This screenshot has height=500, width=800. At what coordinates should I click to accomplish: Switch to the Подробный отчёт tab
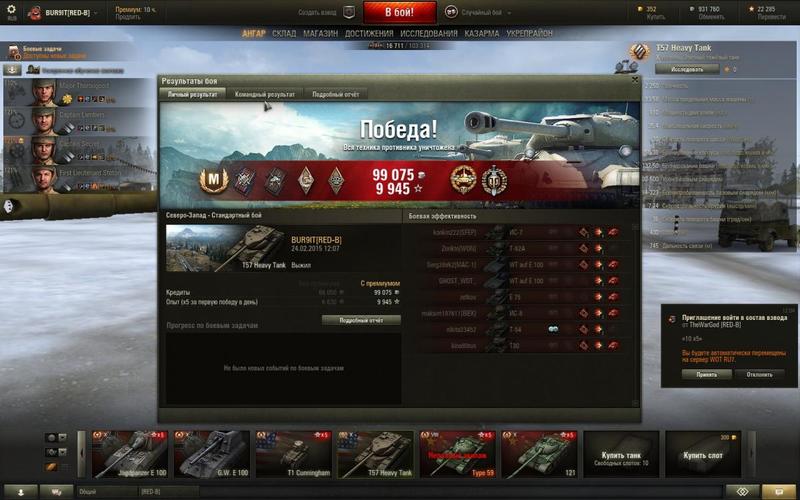335,94
